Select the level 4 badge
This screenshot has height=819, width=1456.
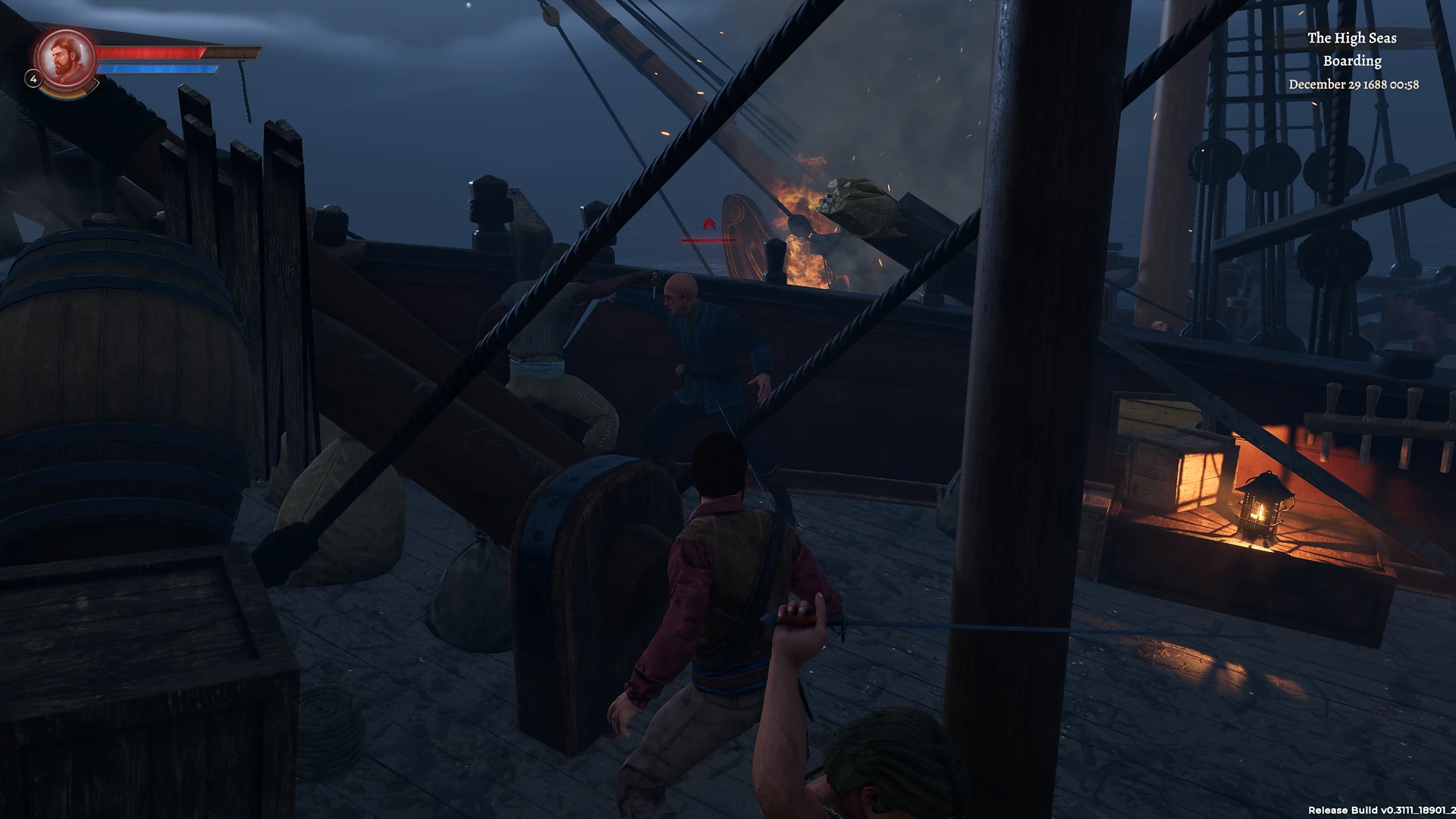click(x=33, y=79)
